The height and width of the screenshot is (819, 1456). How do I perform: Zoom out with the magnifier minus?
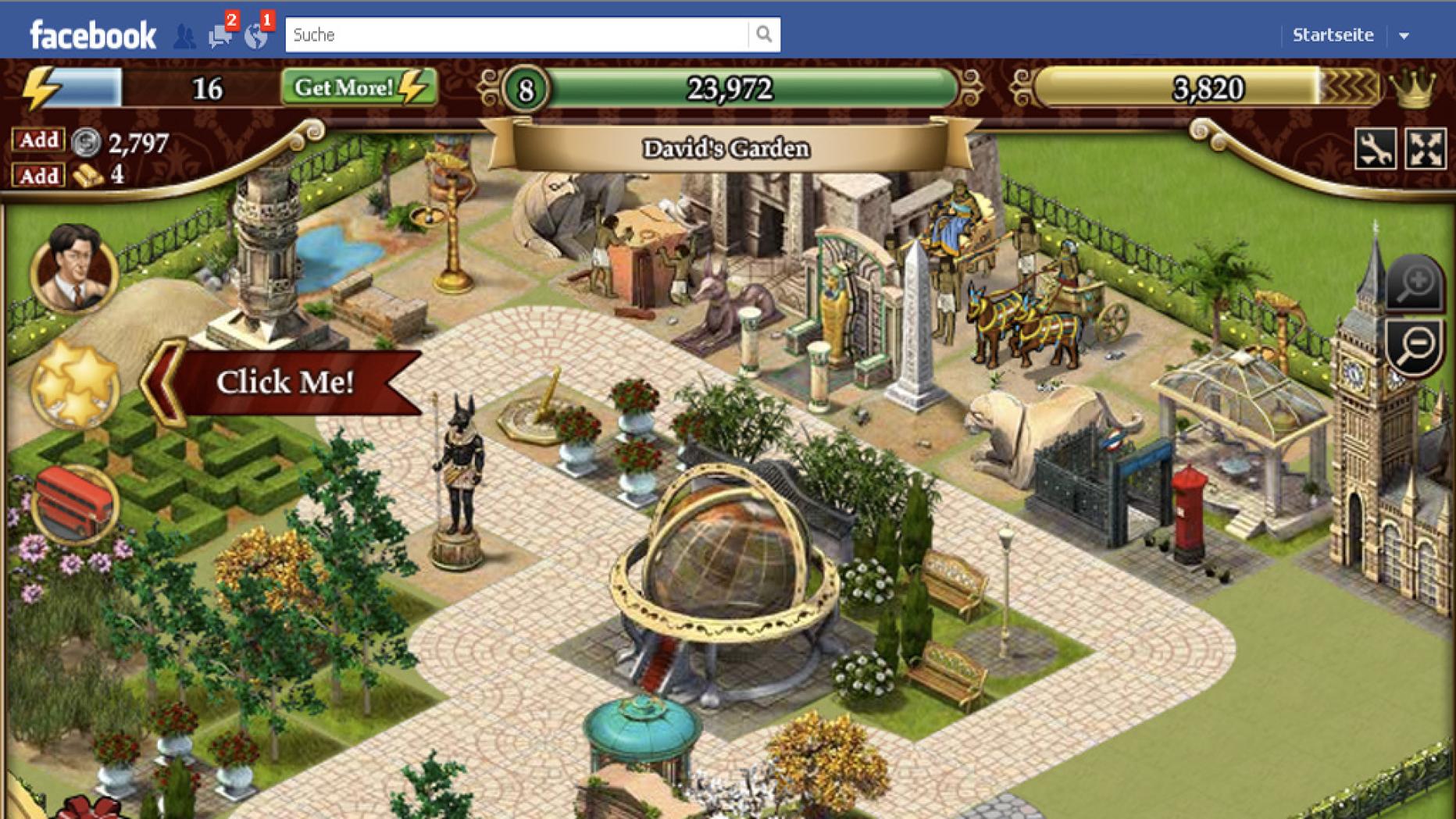1415,346
